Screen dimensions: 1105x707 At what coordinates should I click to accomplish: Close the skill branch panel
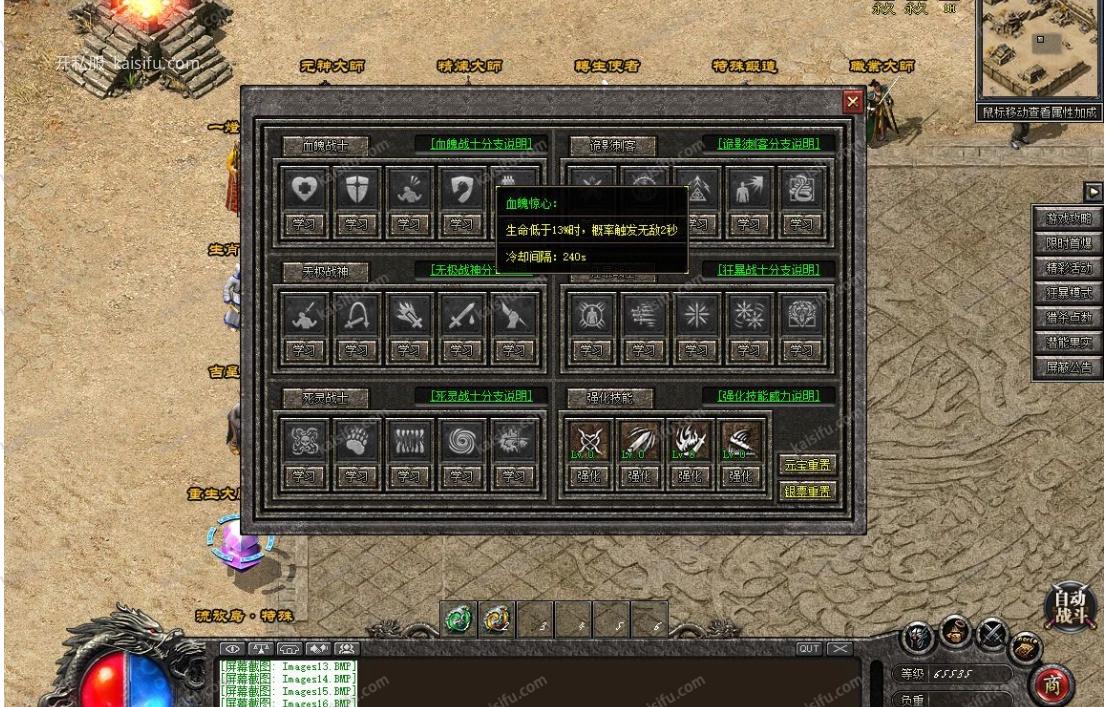[852, 102]
